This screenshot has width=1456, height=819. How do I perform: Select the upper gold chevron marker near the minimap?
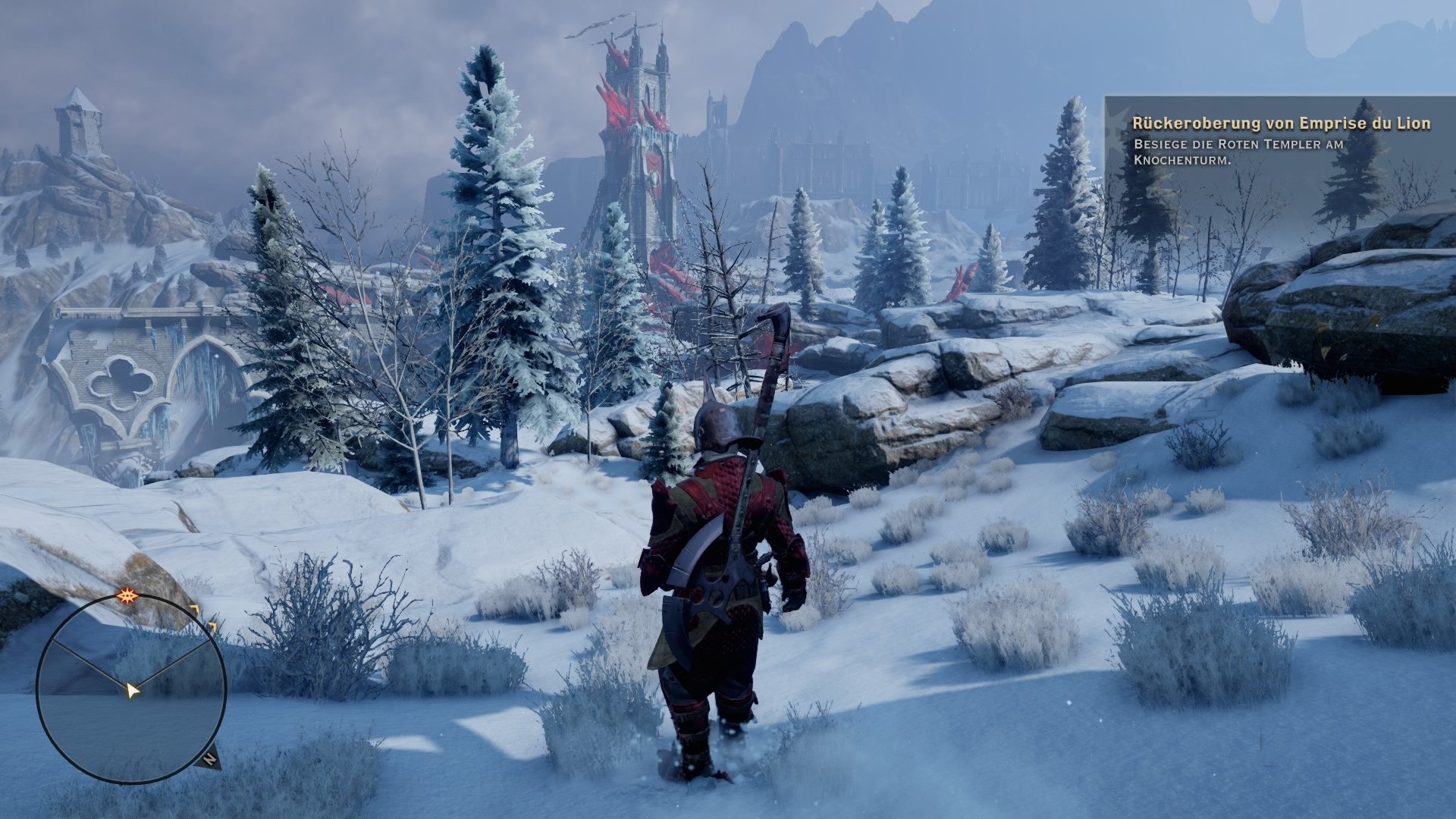click(196, 608)
